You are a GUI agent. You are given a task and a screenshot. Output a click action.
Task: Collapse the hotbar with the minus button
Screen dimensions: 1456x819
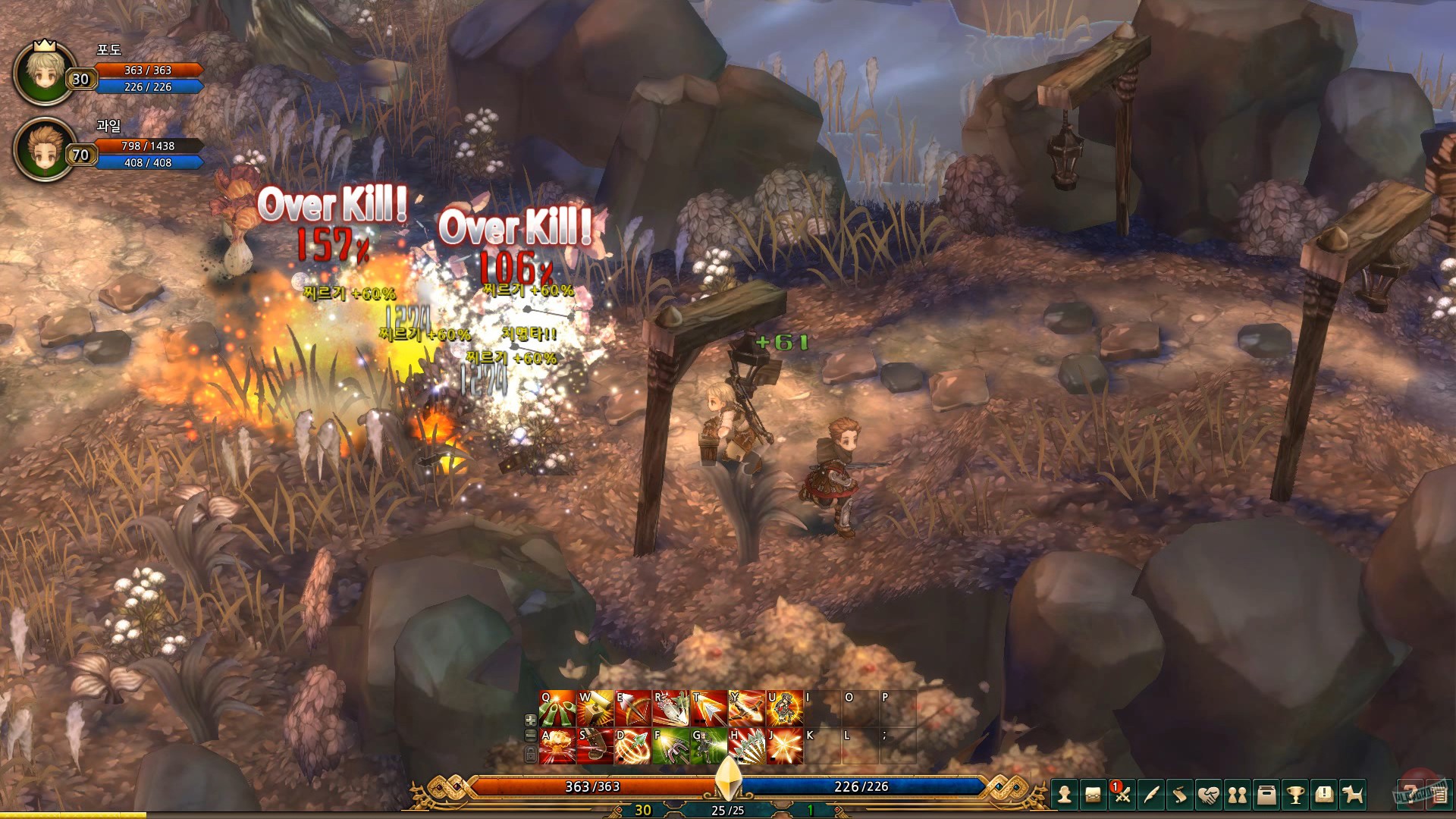pyautogui.click(x=531, y=736)
